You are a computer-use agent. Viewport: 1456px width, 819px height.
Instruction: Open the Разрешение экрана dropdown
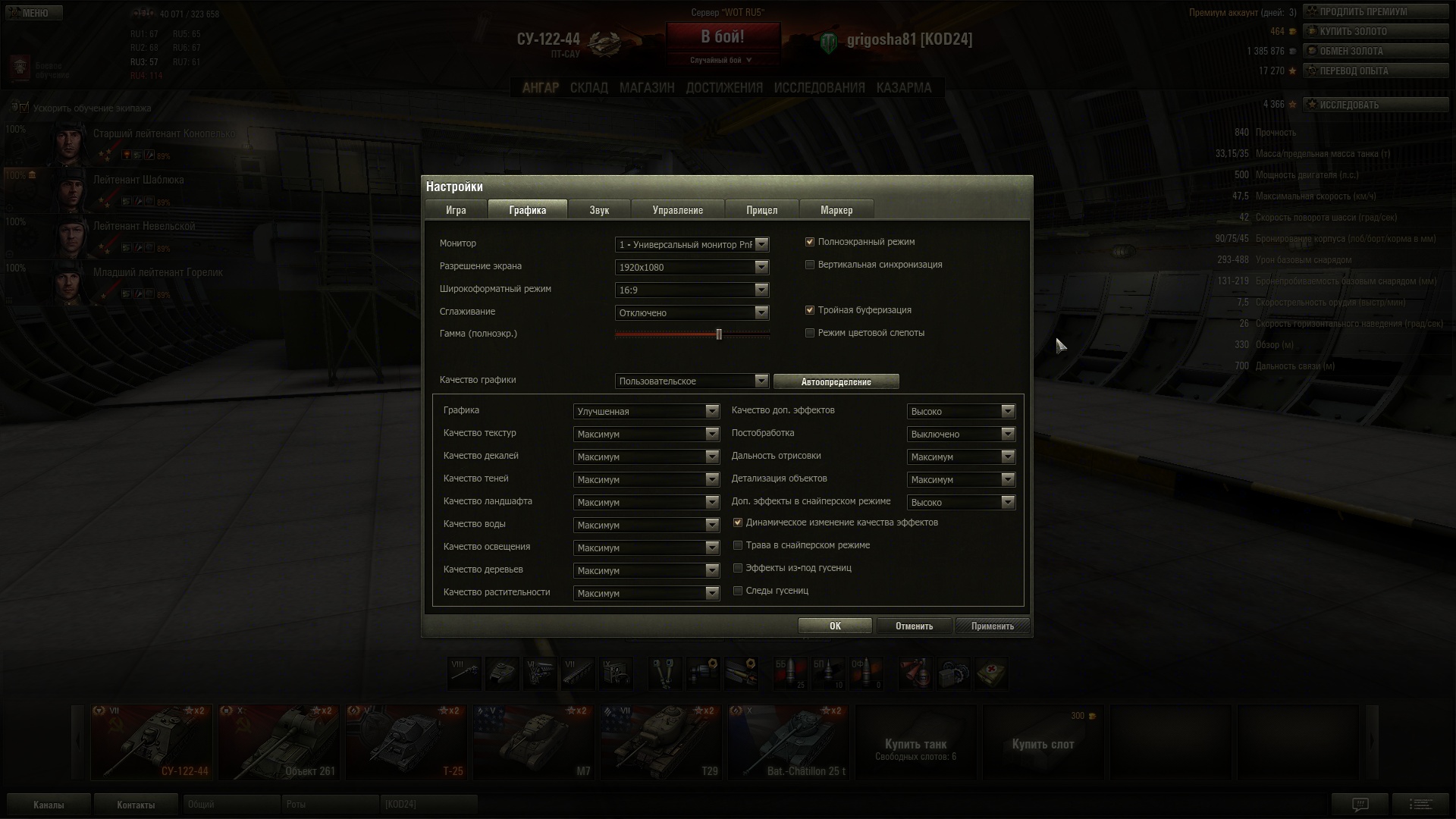pos(692,267)
